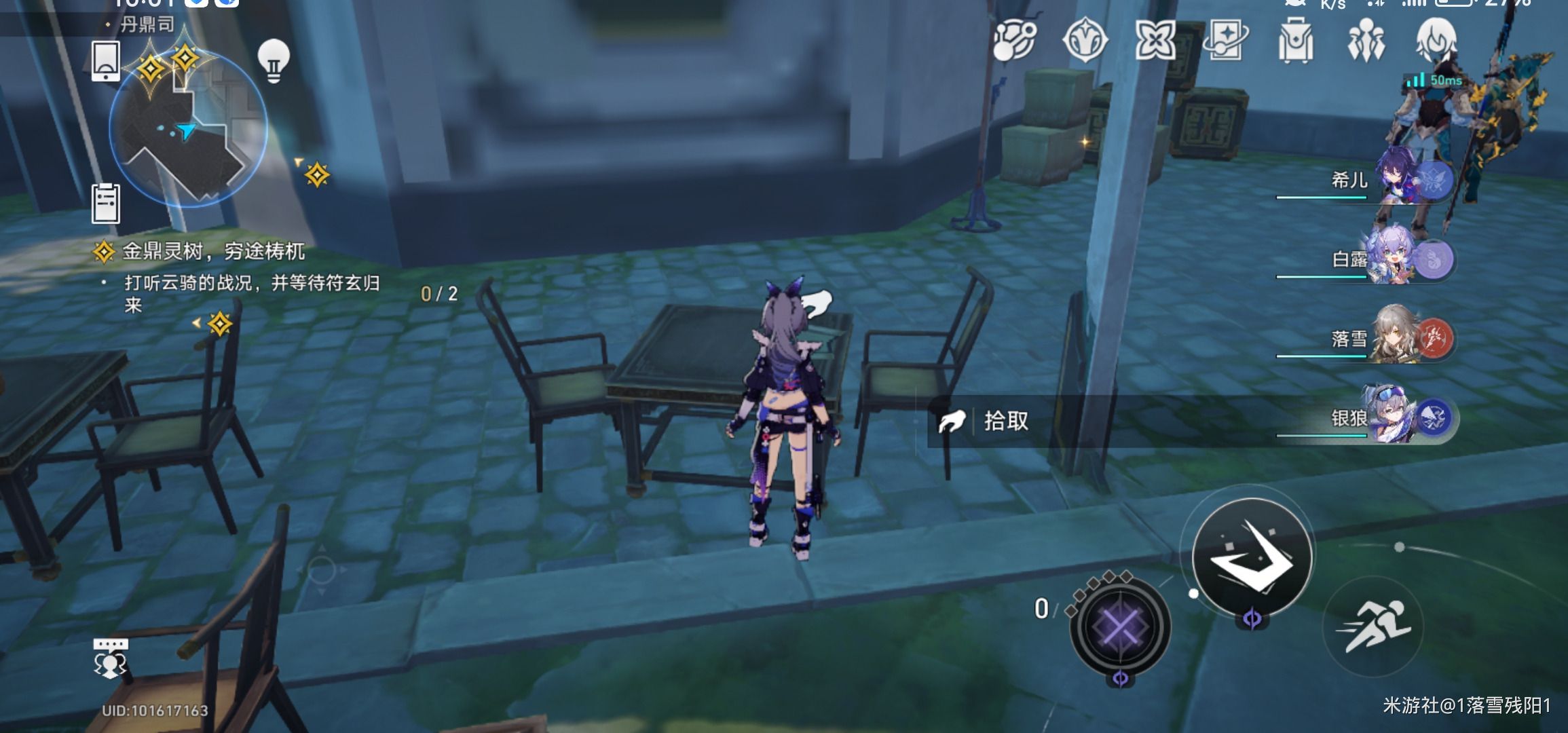Image resolution: width=1568 pixels, height=733 pixels.
Task: Open the character portrait menu icon
Action: click(x=1436, y=39)
